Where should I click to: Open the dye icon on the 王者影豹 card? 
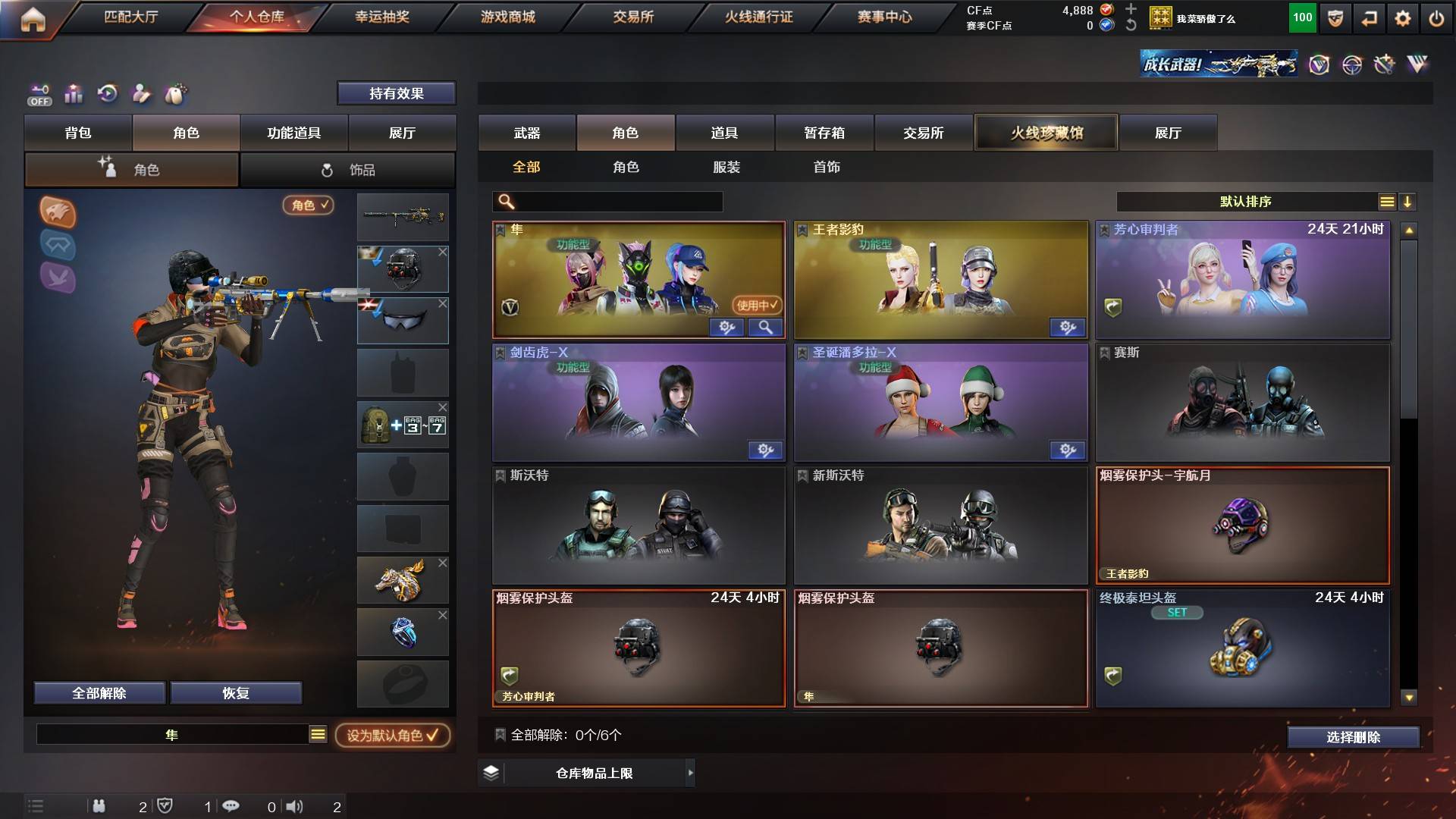pyautogui.click(x=1067, y=327)
